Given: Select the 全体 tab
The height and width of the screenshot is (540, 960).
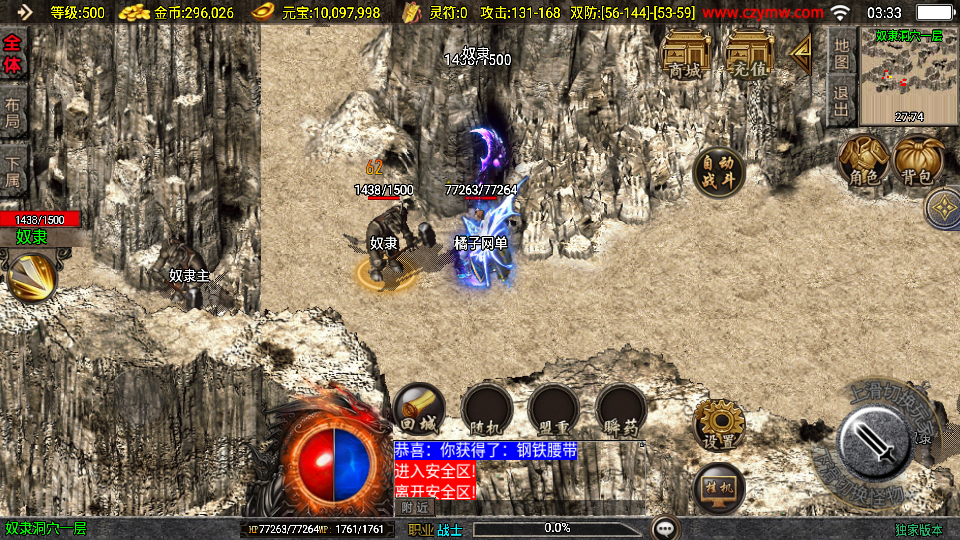Looking at the screenshot, I should (x=13, y=54).
